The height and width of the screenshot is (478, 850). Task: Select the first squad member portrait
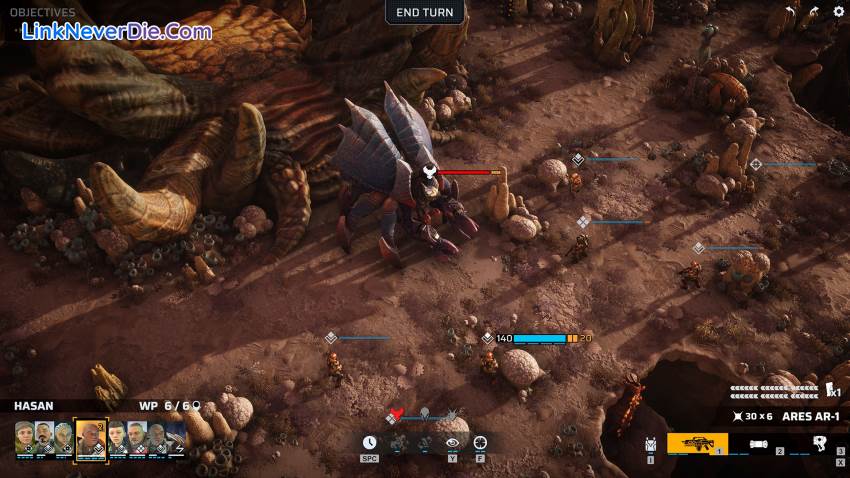[x=24, y=437]
